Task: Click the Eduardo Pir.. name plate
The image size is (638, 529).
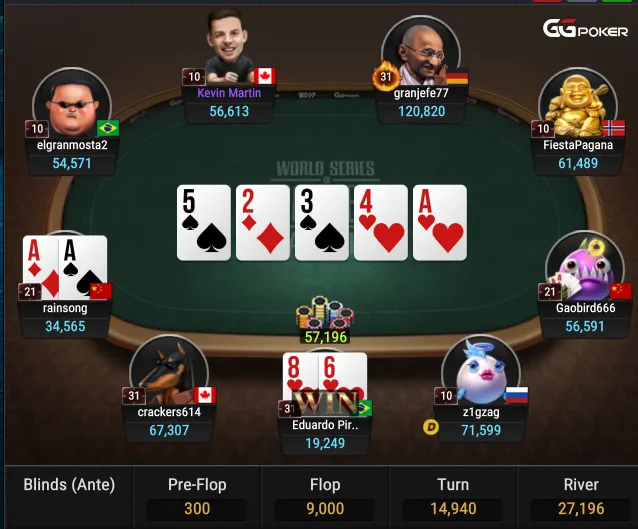Action: [323, 424]
